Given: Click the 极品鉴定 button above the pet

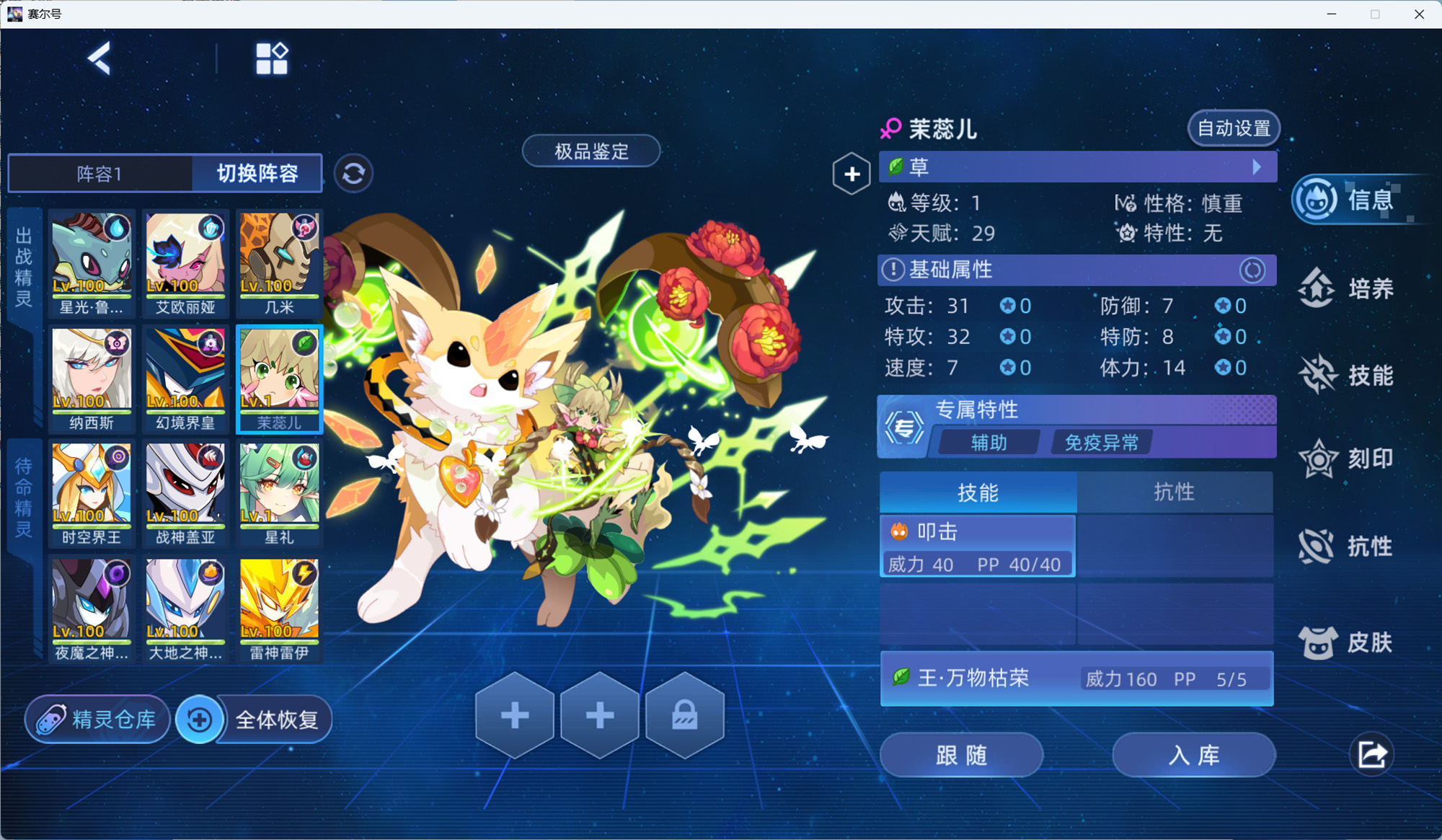Looking at the screenshot, I should tap(591, 151).
